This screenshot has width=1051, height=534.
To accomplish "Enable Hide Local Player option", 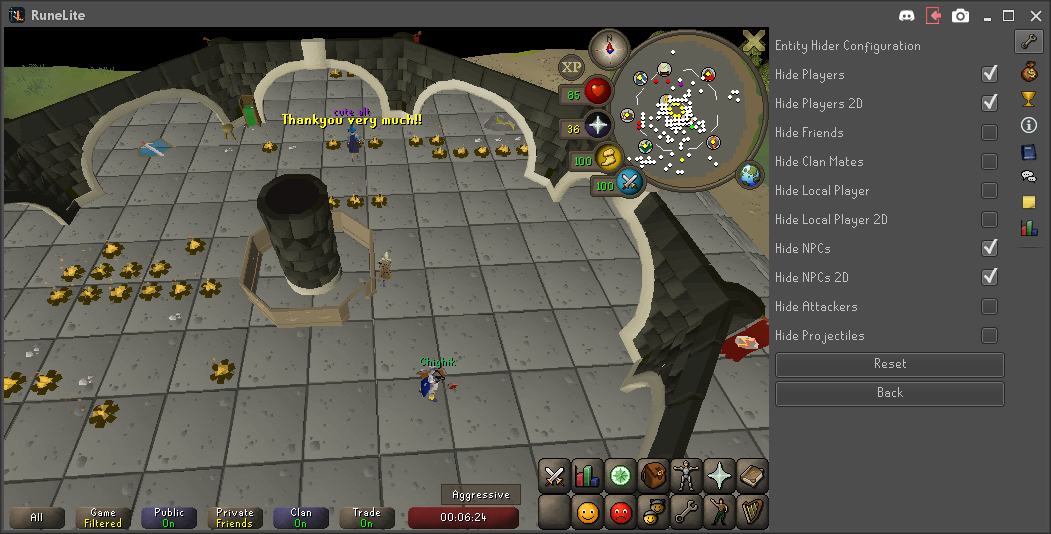I will (989, 190).
